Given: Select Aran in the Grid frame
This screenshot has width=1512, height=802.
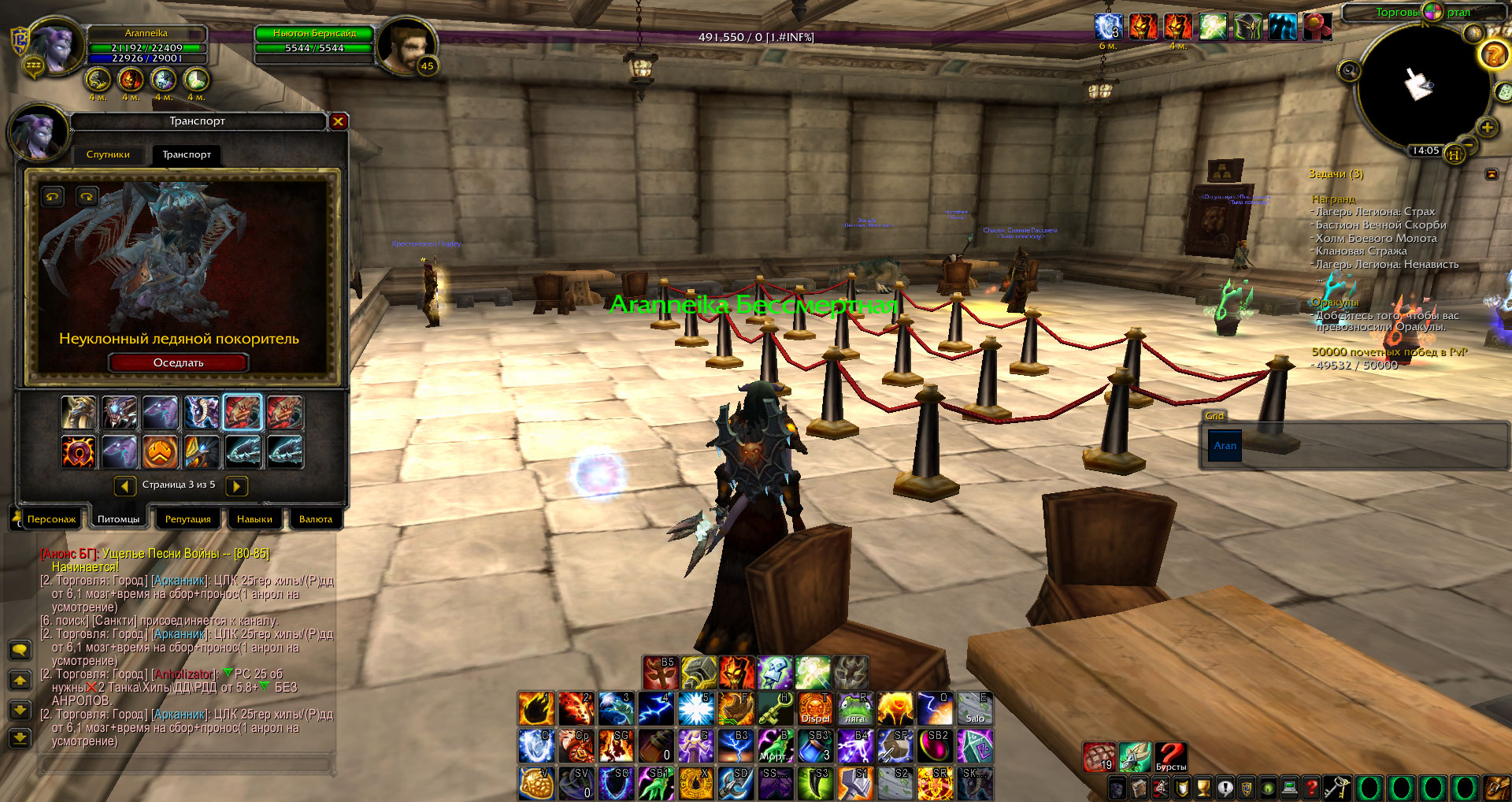Looking at the screenshot, I should (x=1225, y=446).
